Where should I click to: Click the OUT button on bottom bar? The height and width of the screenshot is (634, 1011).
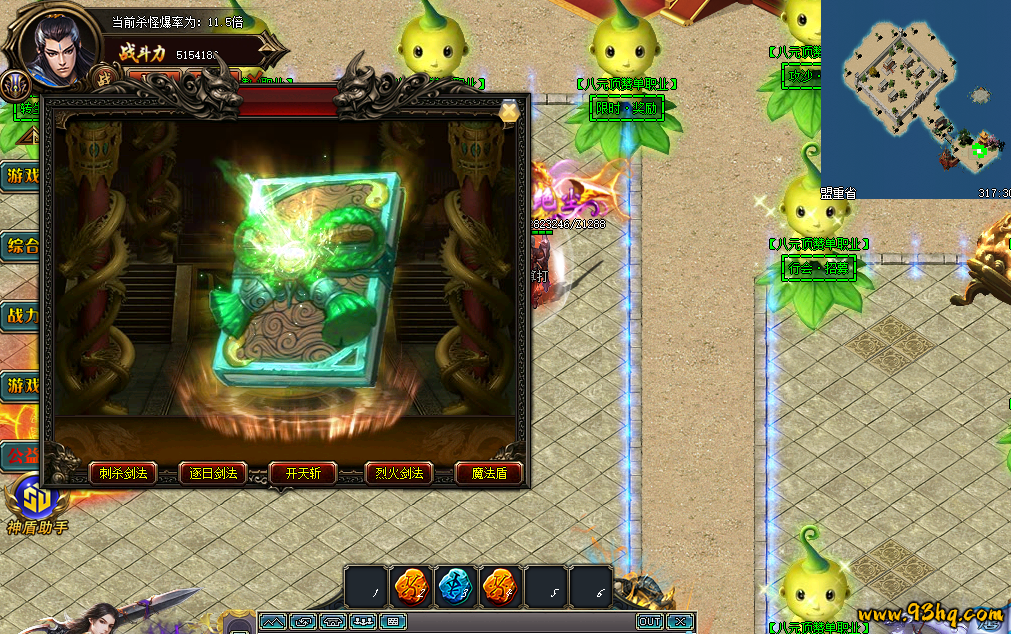(x=649, y=622)
